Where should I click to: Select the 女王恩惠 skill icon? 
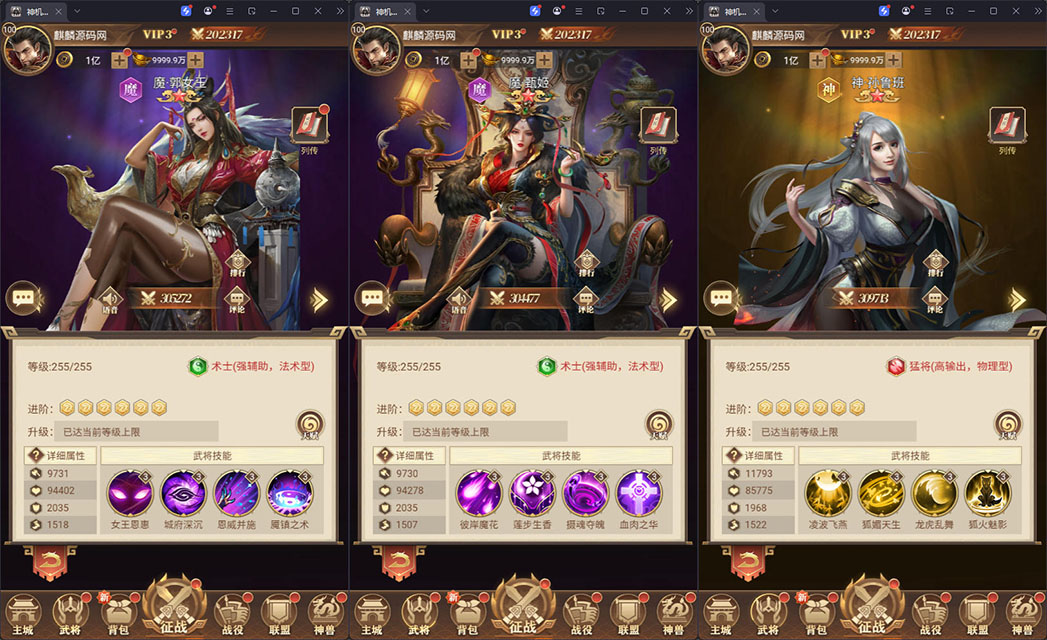click(x=131, y=492)
